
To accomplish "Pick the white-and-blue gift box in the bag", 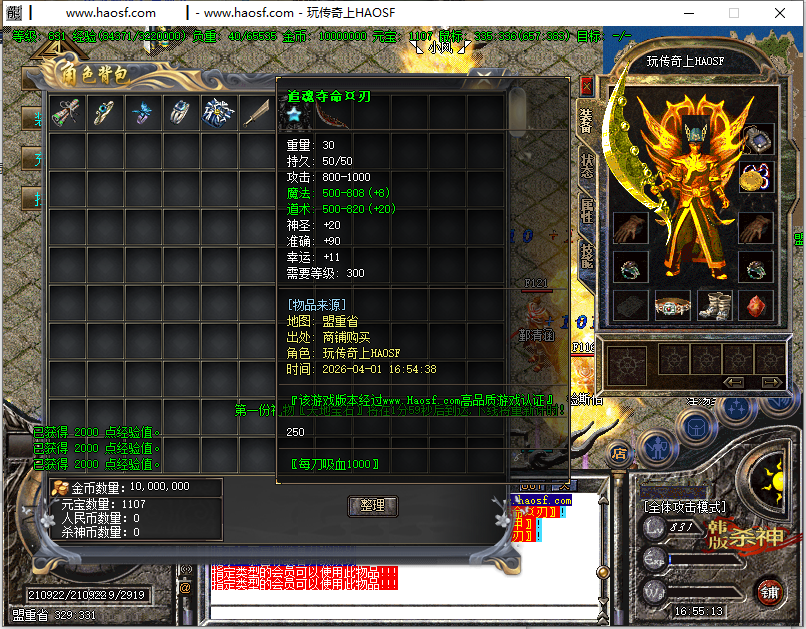I will [219, 112].
